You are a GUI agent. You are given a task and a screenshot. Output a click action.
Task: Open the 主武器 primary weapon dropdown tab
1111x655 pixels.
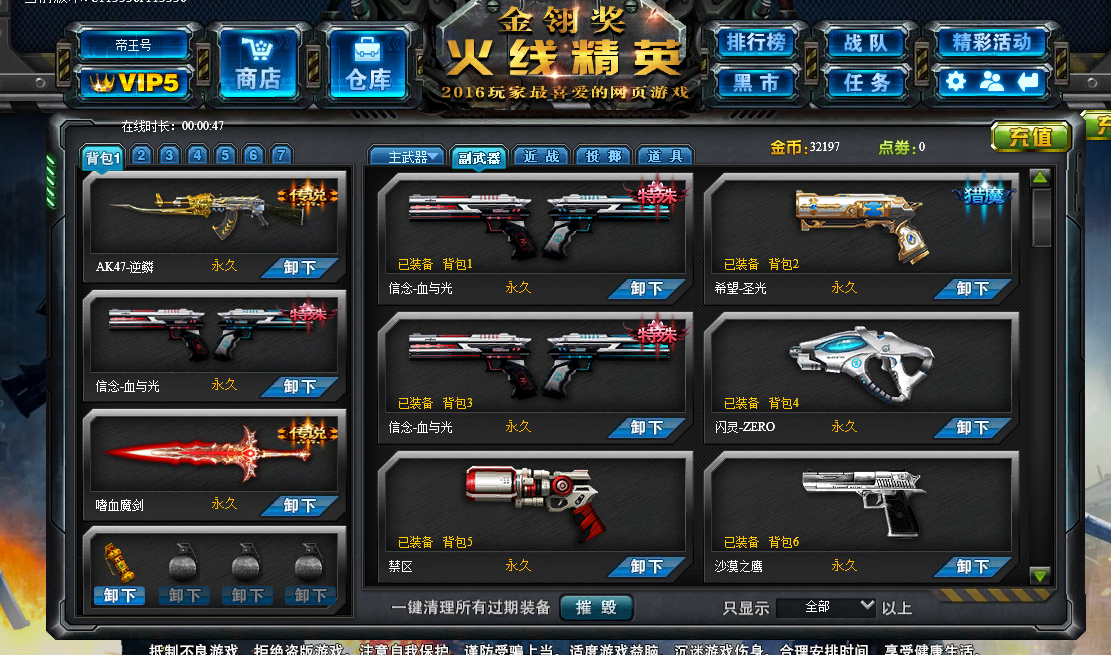pos(407,157)
